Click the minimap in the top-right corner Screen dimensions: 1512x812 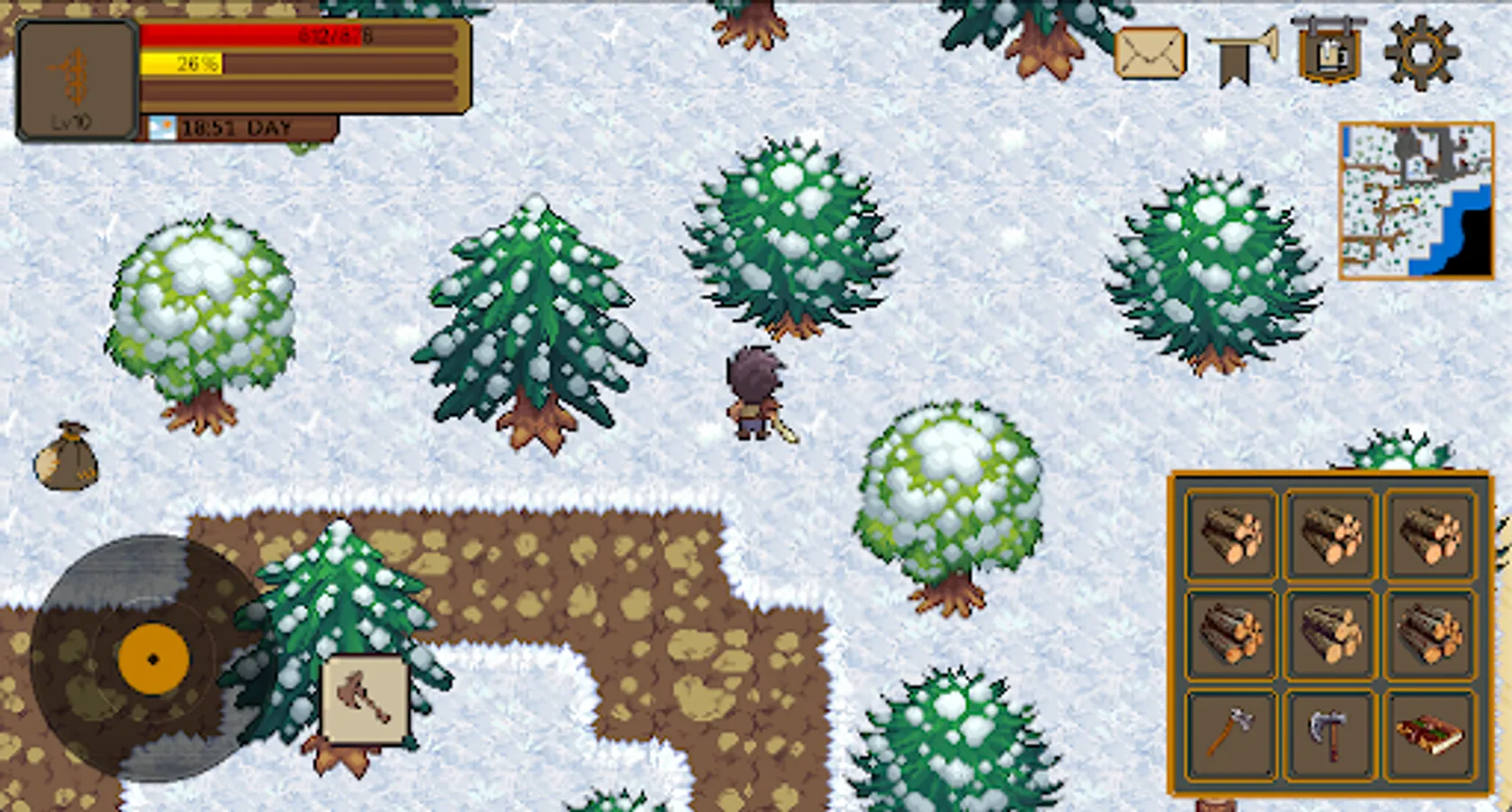coord(1416,200)
